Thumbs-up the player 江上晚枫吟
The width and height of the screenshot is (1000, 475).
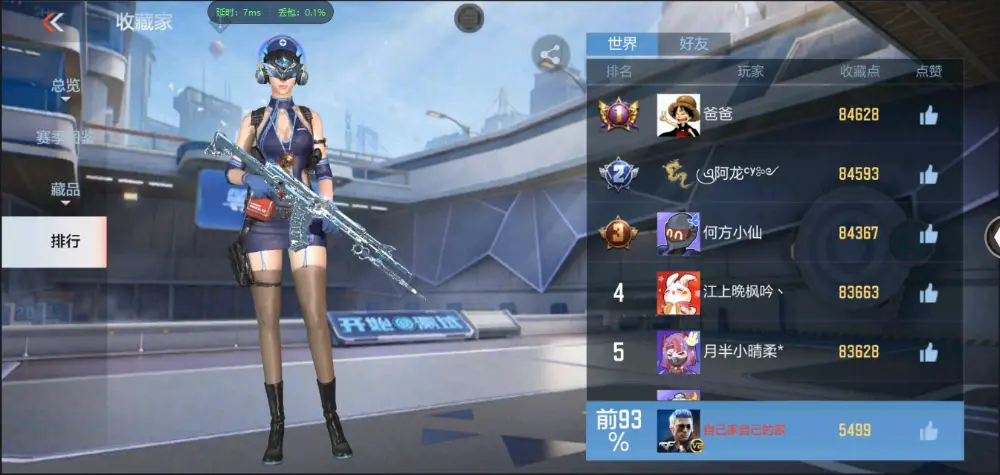(x=928, y=293)
